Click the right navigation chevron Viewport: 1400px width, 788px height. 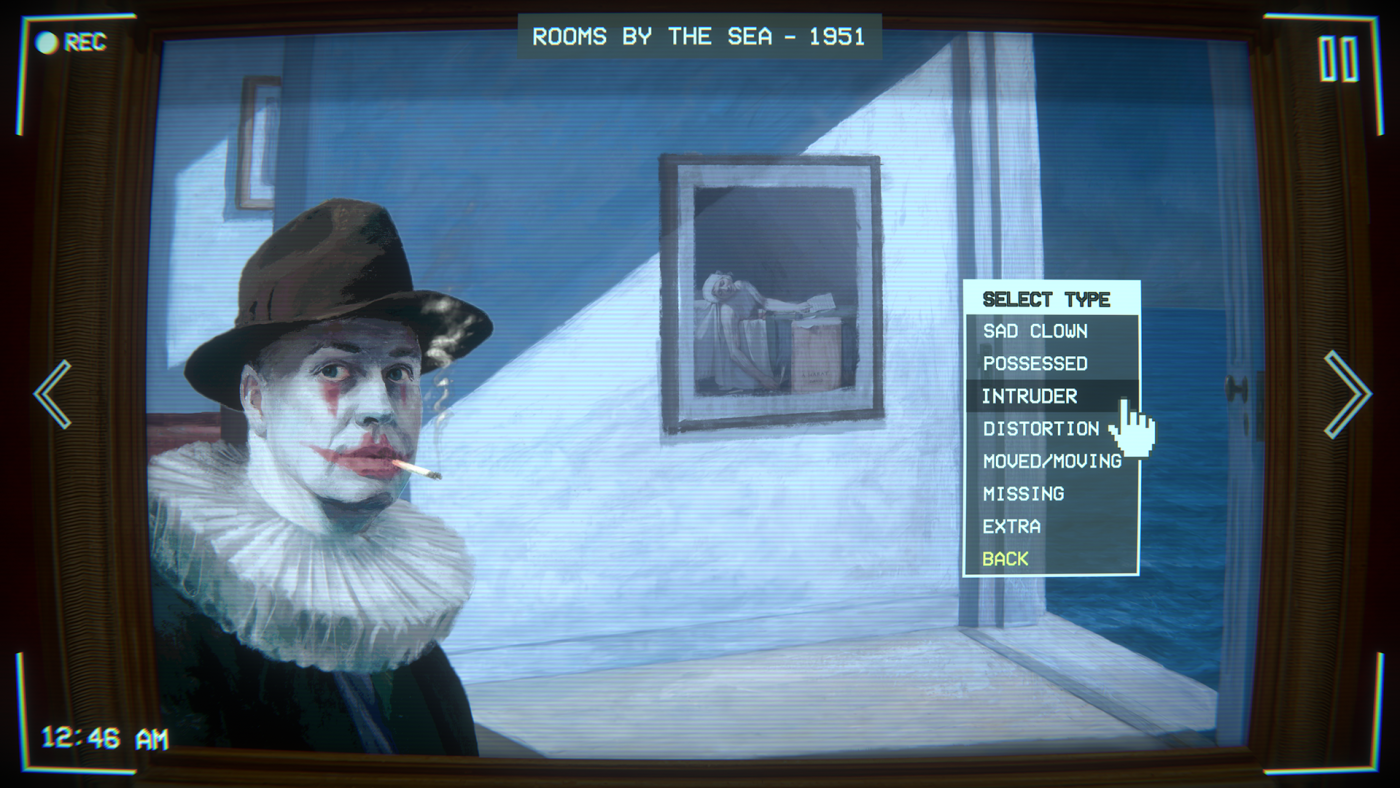click(1348, 394)
